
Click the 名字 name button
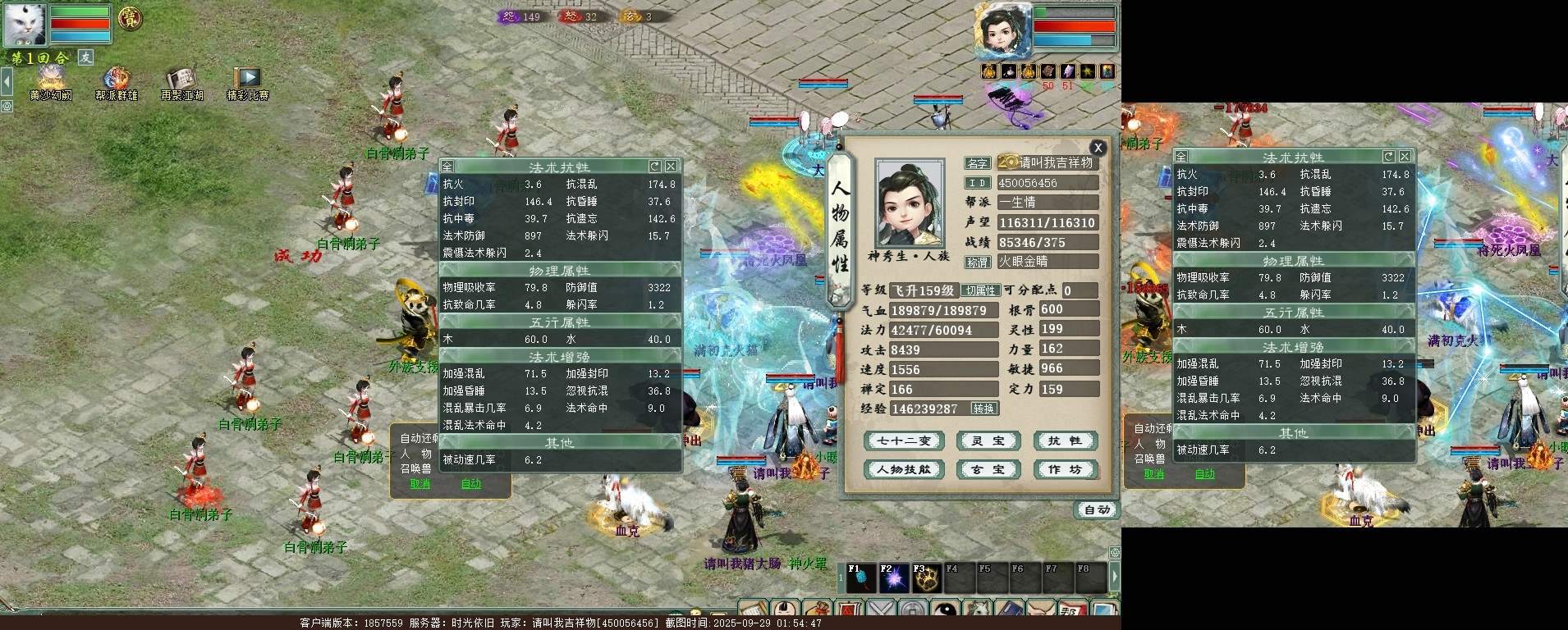[x=977, y=163]
